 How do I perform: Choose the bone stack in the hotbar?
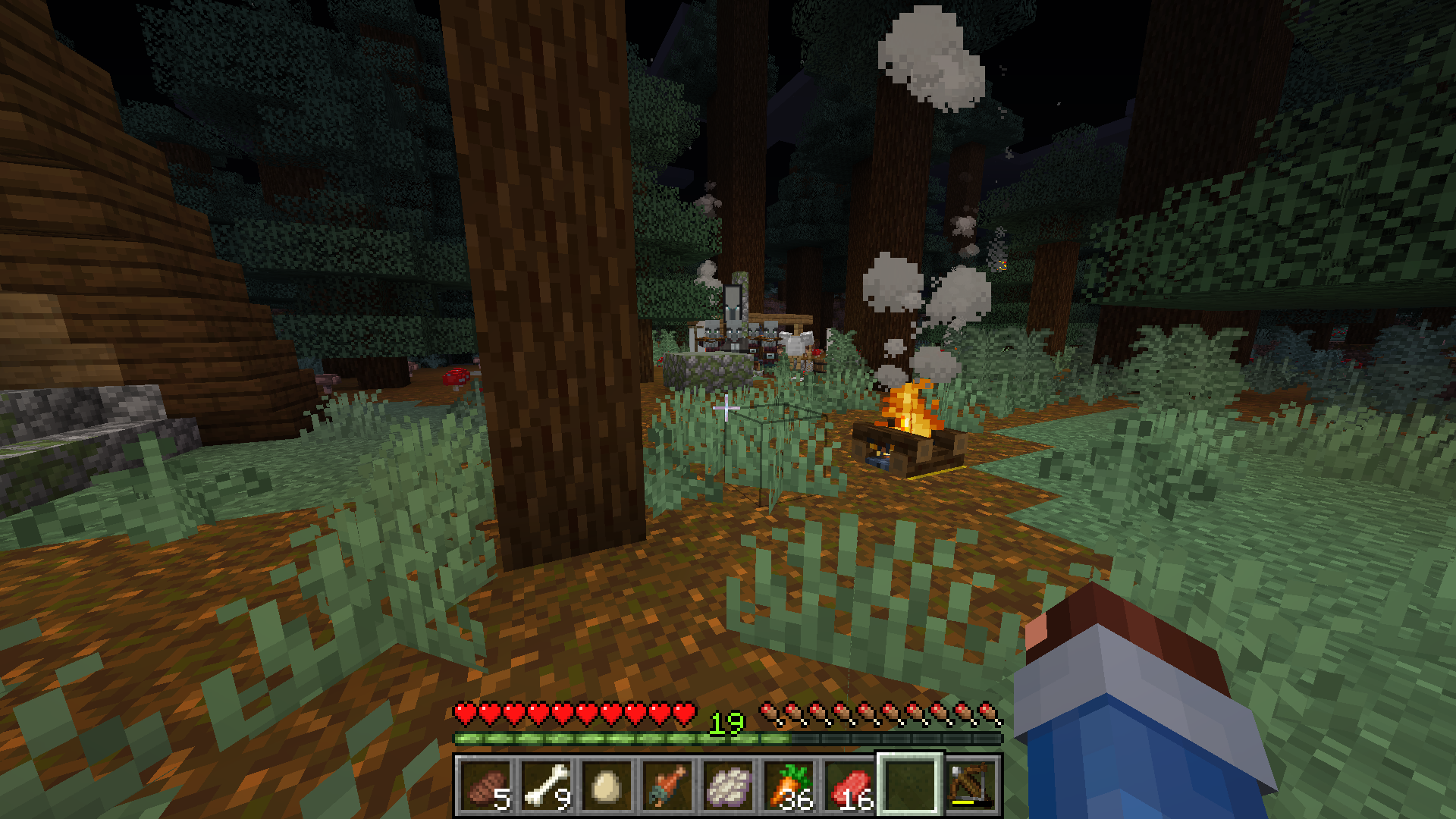coord(546,786)
